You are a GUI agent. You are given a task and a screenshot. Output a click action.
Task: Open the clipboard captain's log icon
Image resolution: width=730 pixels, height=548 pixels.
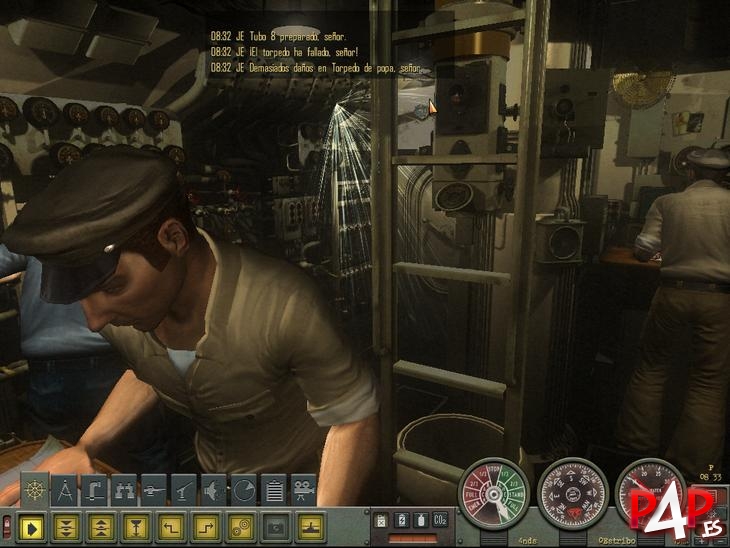point(274,488)
